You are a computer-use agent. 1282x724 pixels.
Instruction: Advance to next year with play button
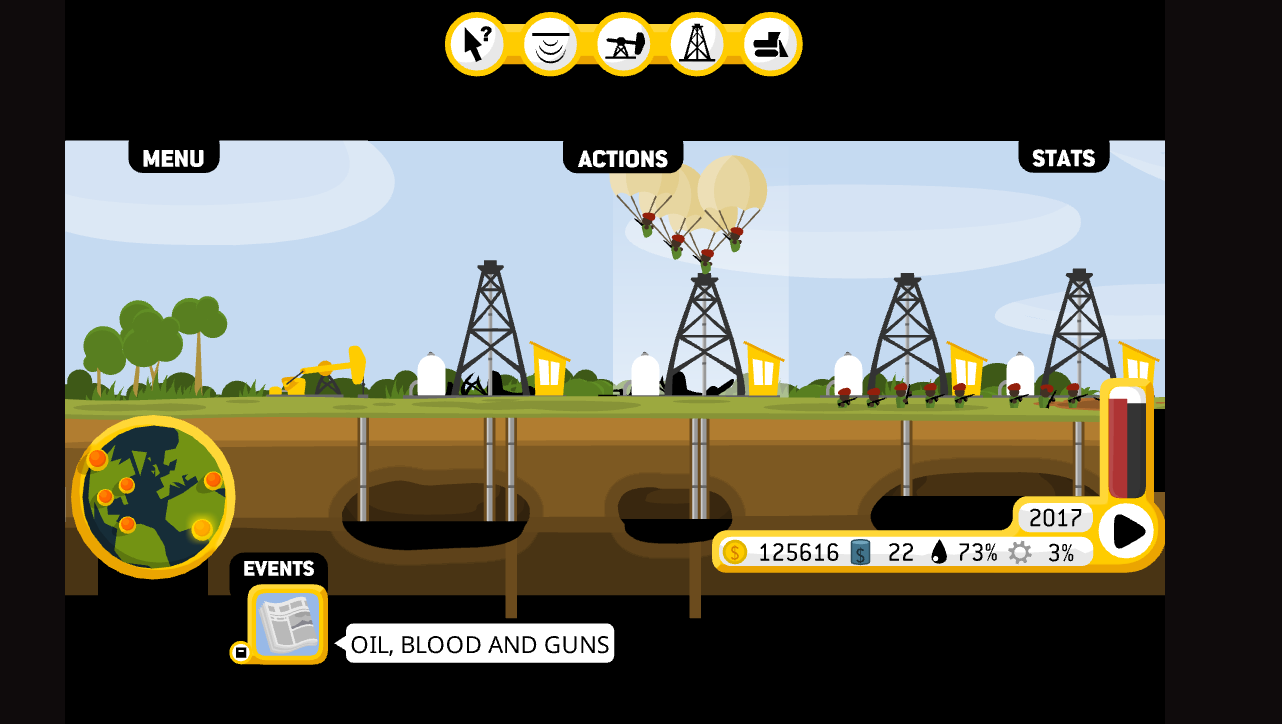1127,530
